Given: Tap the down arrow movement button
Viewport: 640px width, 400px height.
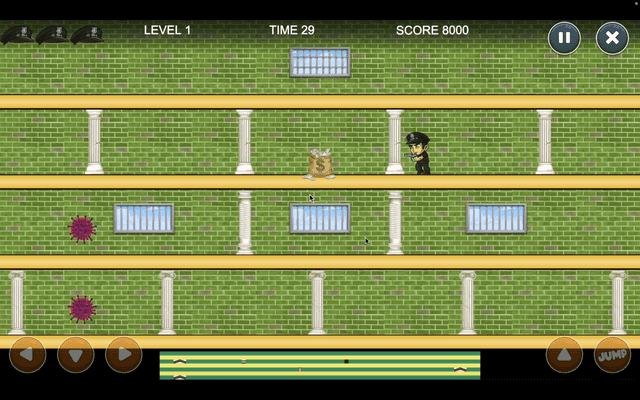Looking at the screenshot, I should [76, 355].
